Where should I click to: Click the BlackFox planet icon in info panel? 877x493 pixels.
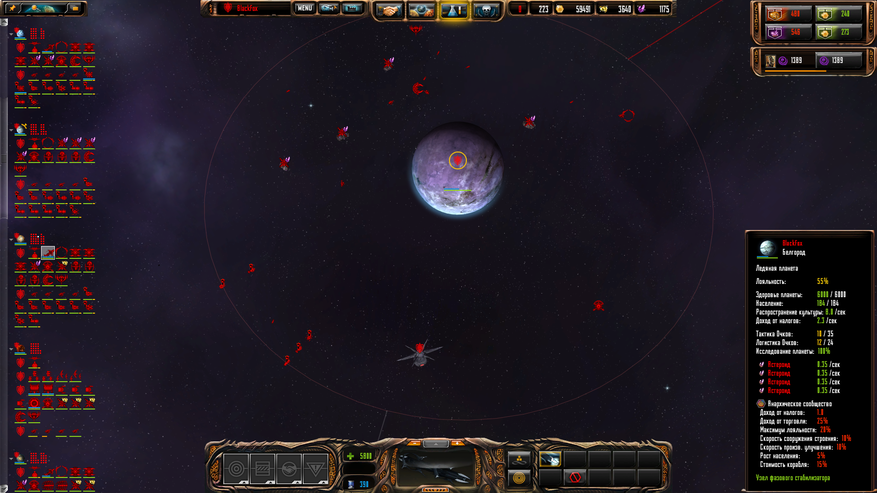(767, 247)
